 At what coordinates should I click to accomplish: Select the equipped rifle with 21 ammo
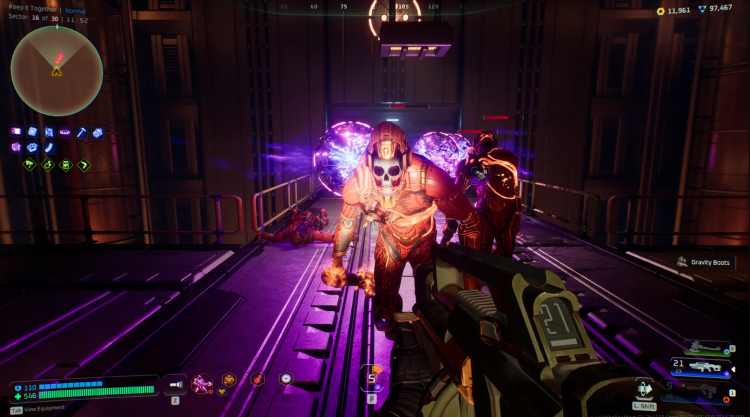[704, 367]
